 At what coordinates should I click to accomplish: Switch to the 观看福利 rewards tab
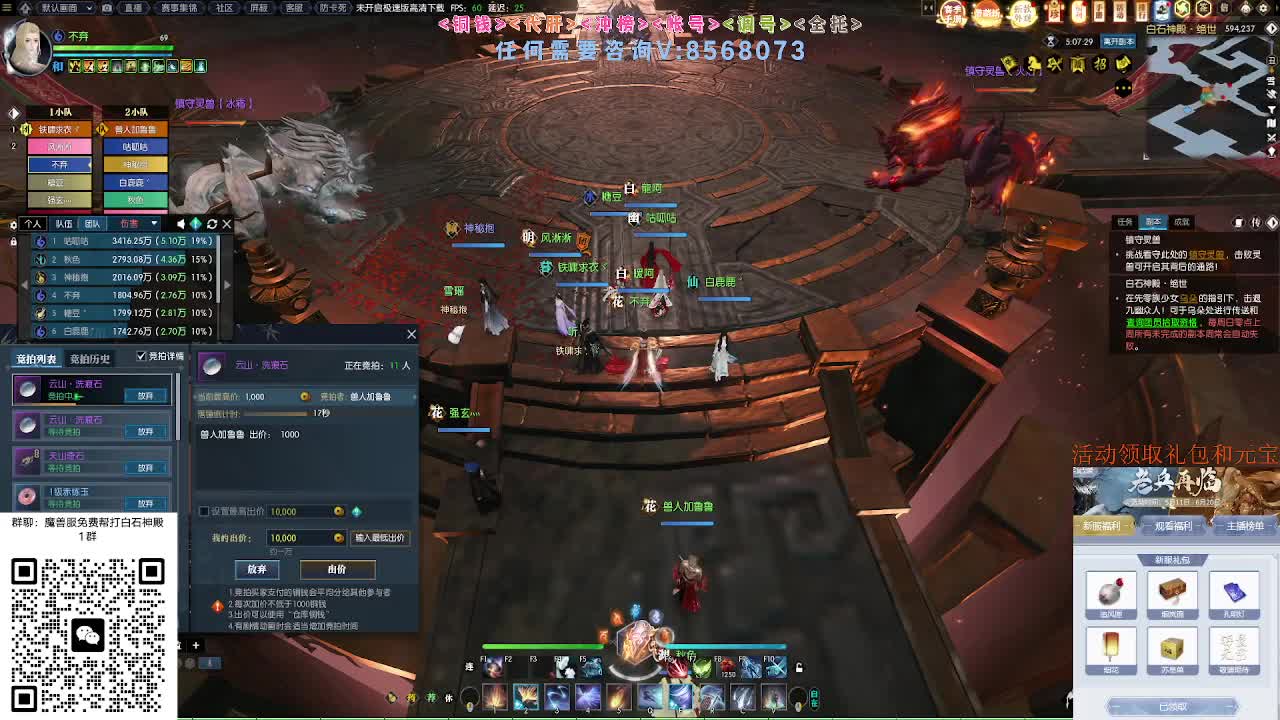1172,528
